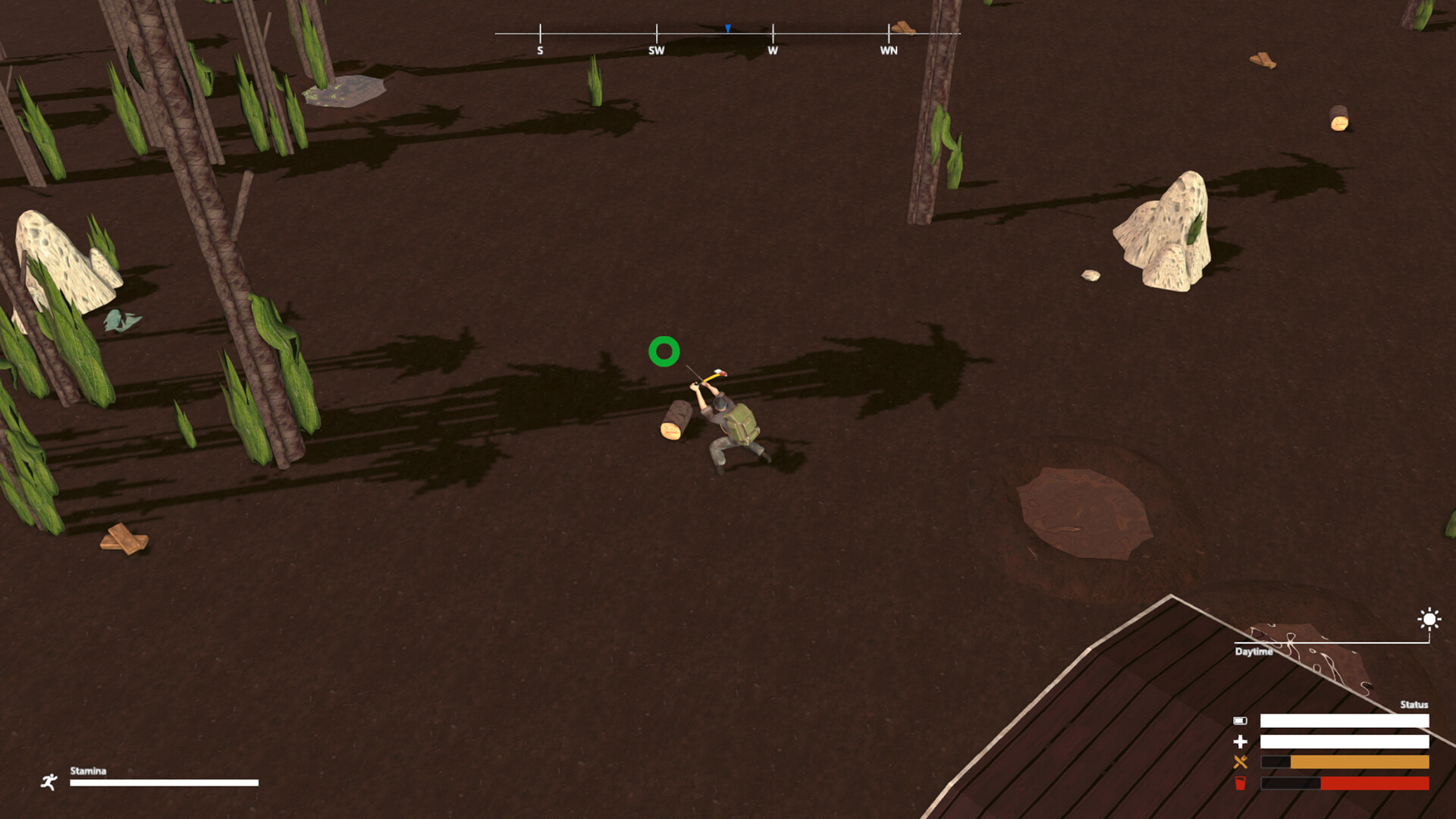Screen dimensions: 1456x819
Task: Click the S mark on the compass strip
Action: click(540, 50)
